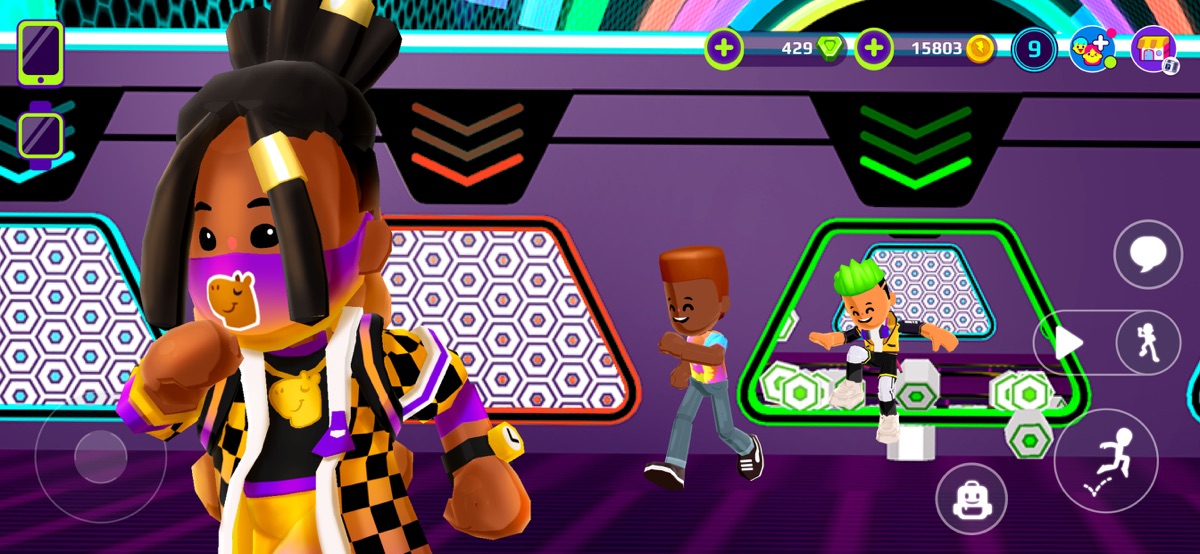Add more green gems with plus button

click(x=724, y=48)
